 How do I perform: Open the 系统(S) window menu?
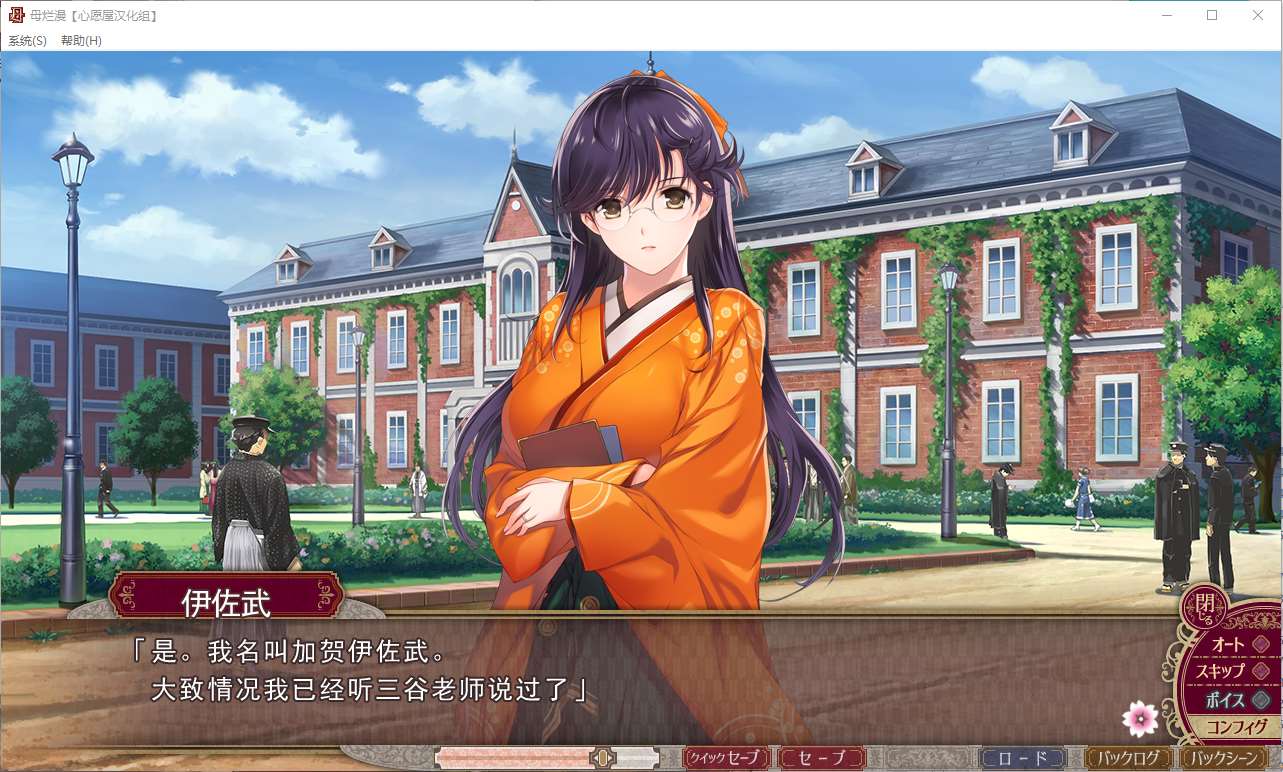[x=27, y=41]
